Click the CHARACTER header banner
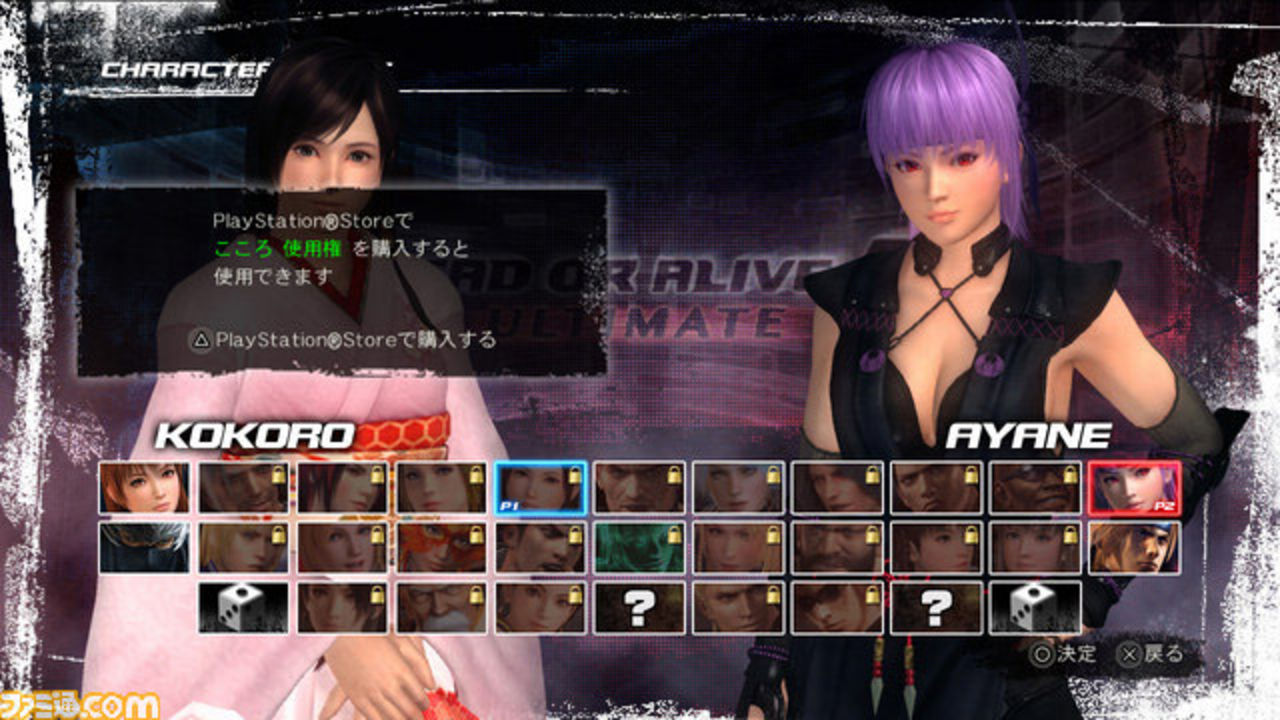 185,70
